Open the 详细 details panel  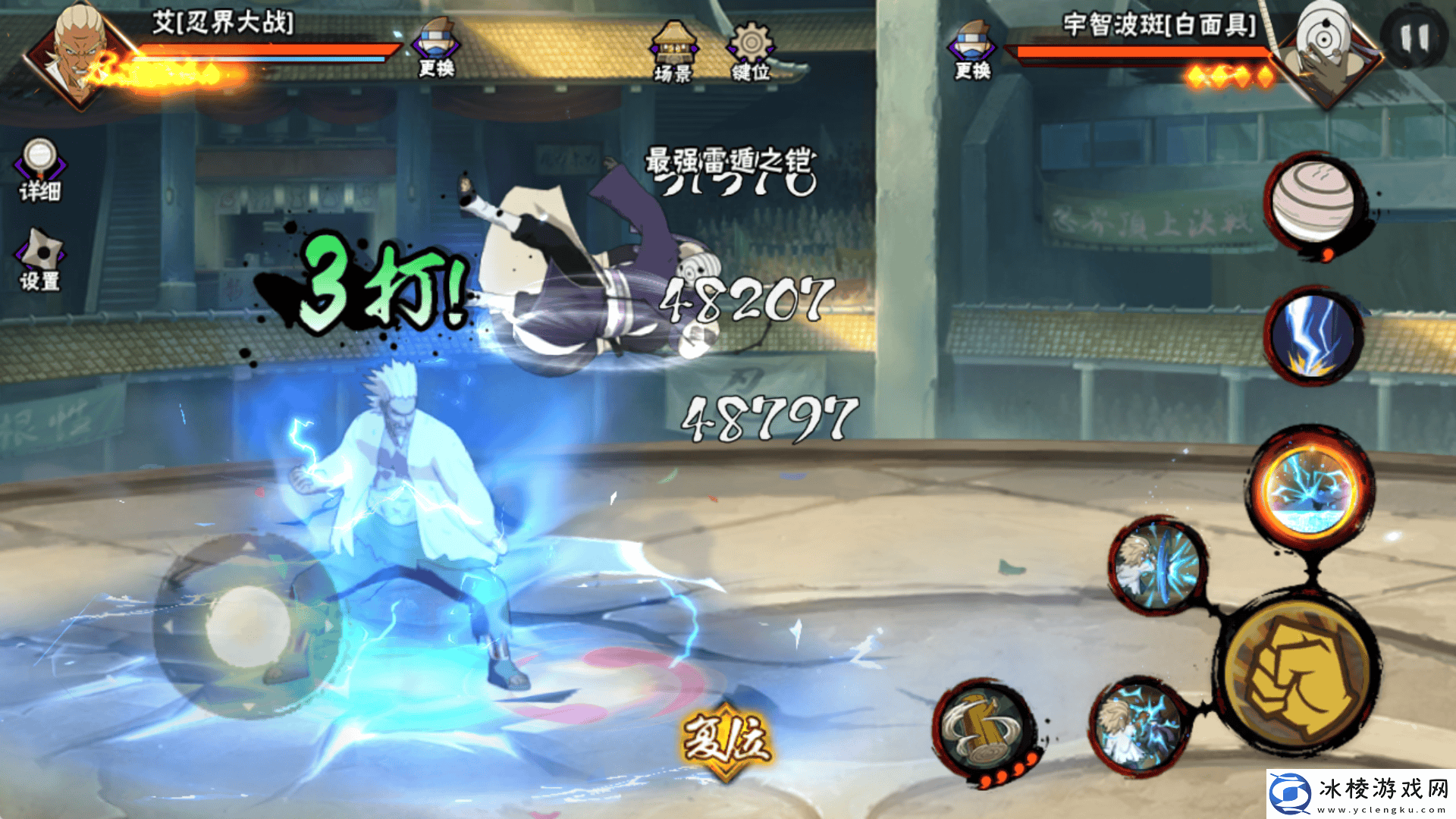(39, 171)
